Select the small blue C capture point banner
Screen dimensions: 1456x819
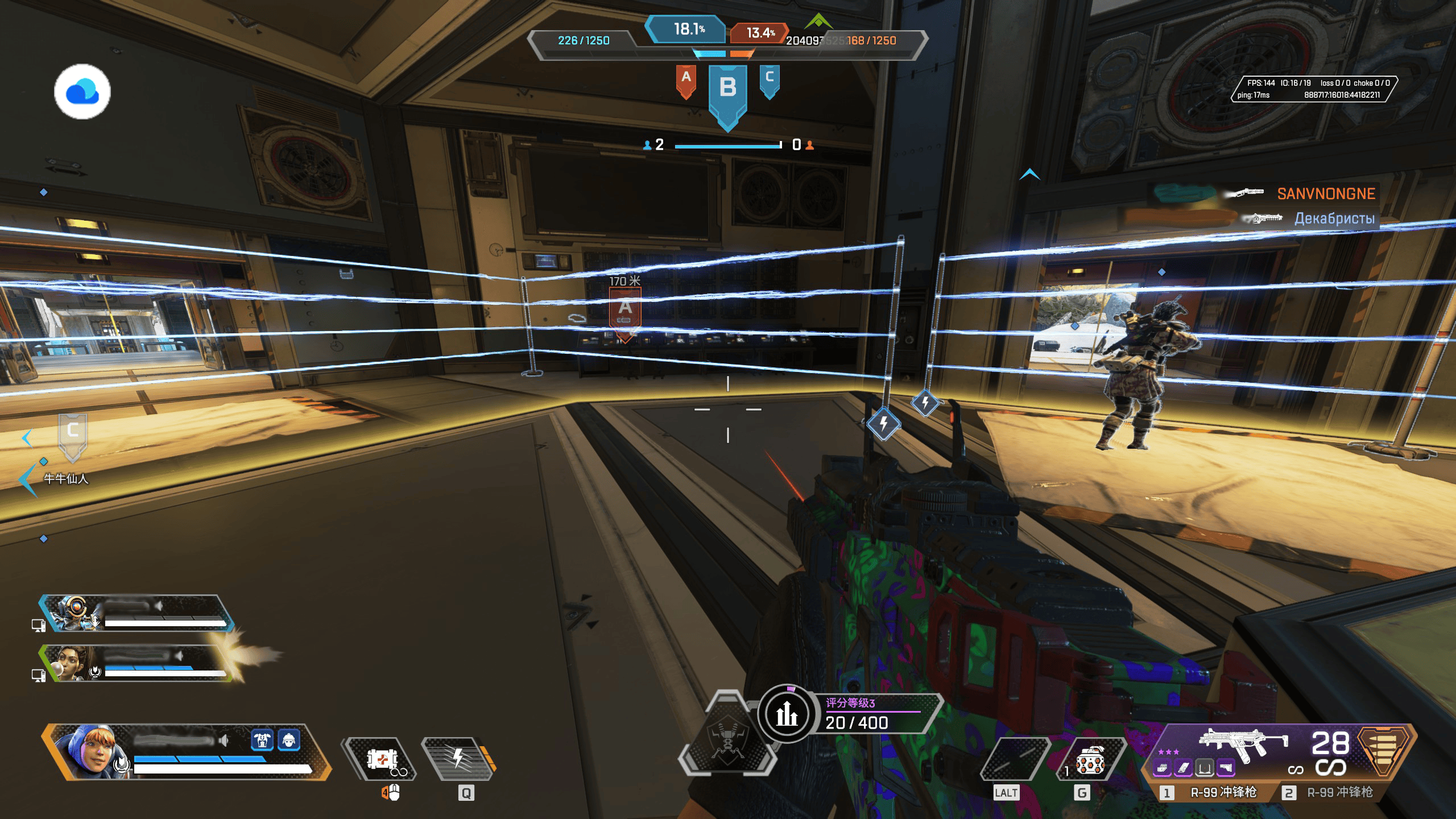click(x=769, y=80)
